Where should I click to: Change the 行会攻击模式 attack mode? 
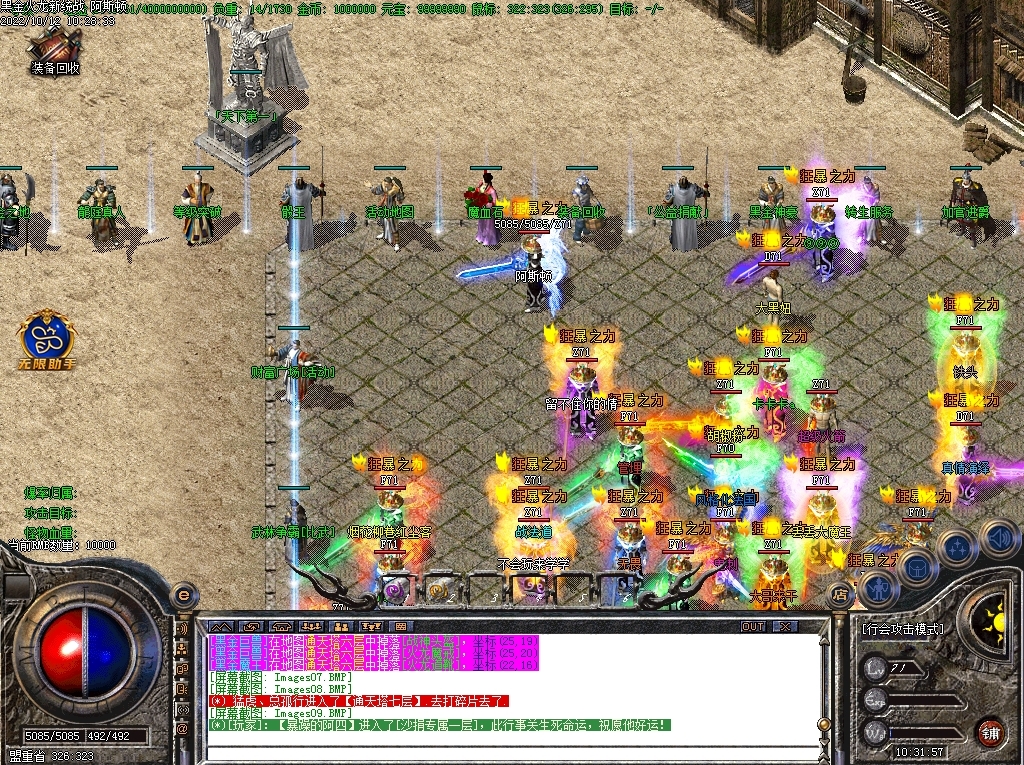(x=902, y=630)
